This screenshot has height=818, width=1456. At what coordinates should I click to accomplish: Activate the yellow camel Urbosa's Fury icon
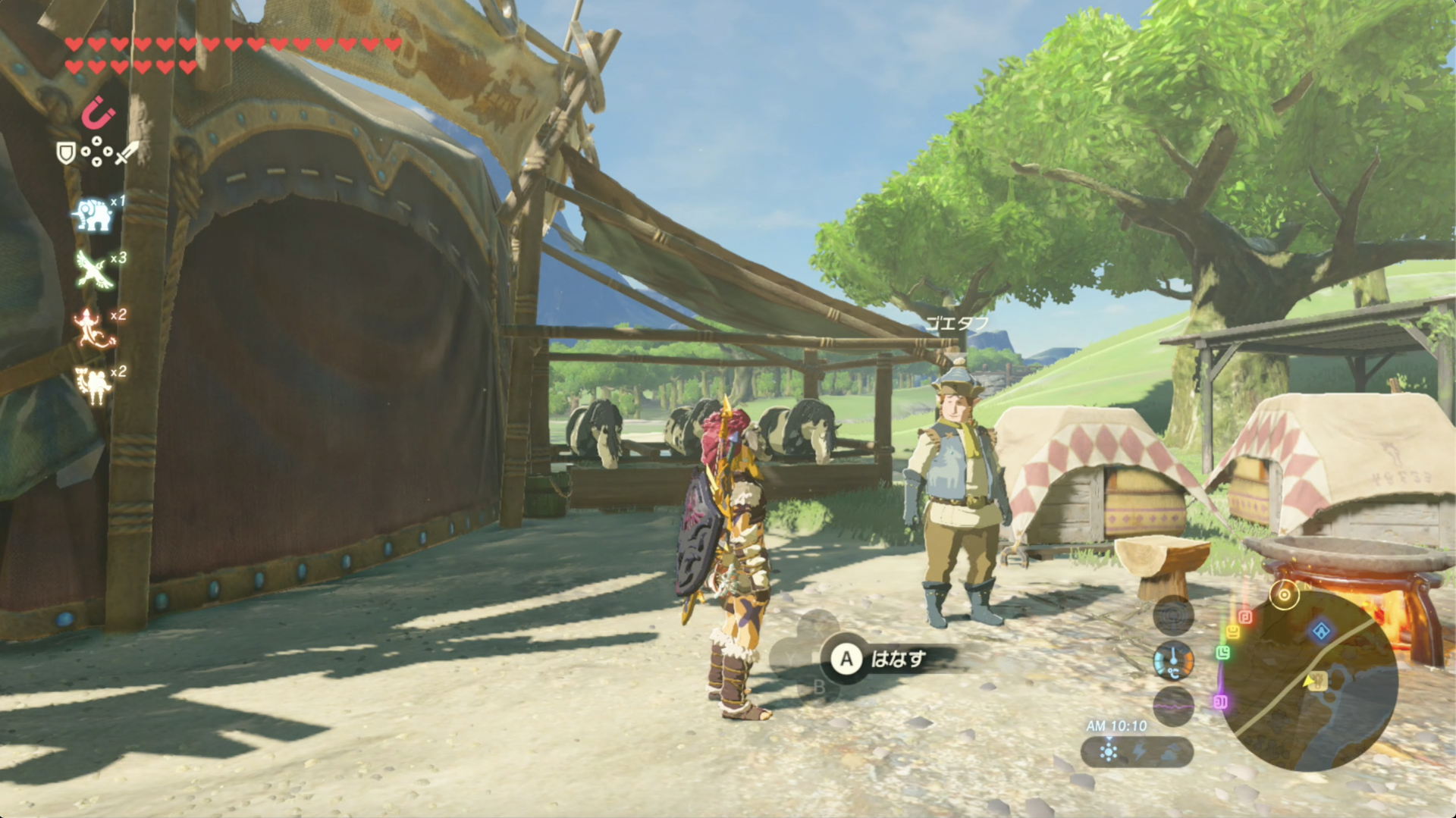[x=94, y=385]
